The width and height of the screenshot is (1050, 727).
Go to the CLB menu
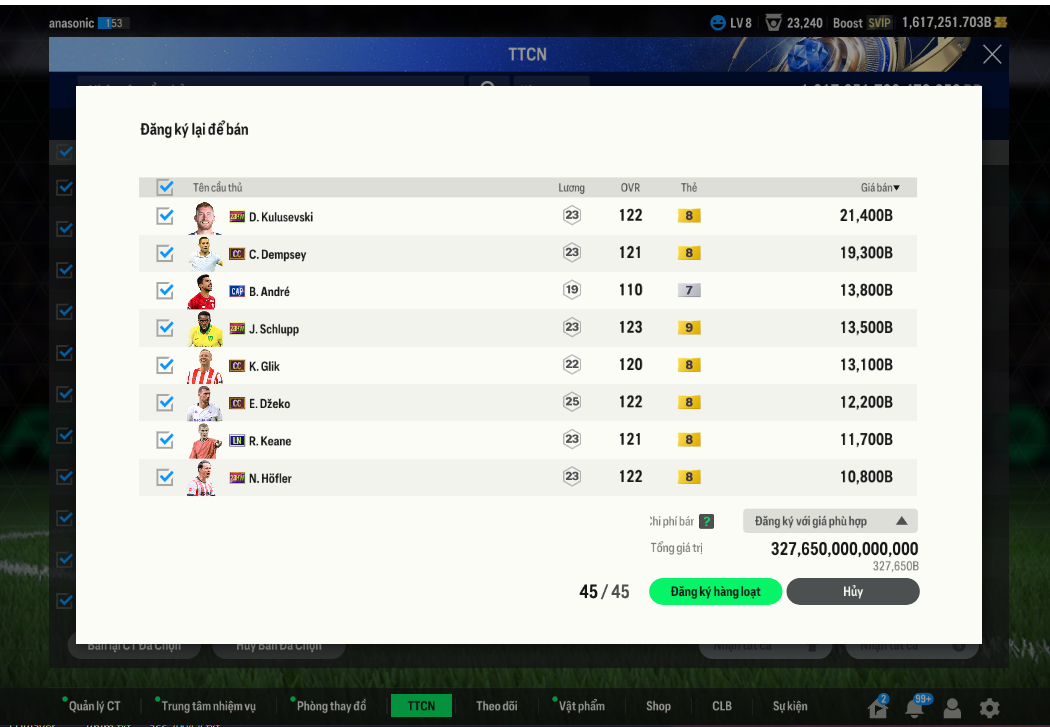click(x=722, y=706)
